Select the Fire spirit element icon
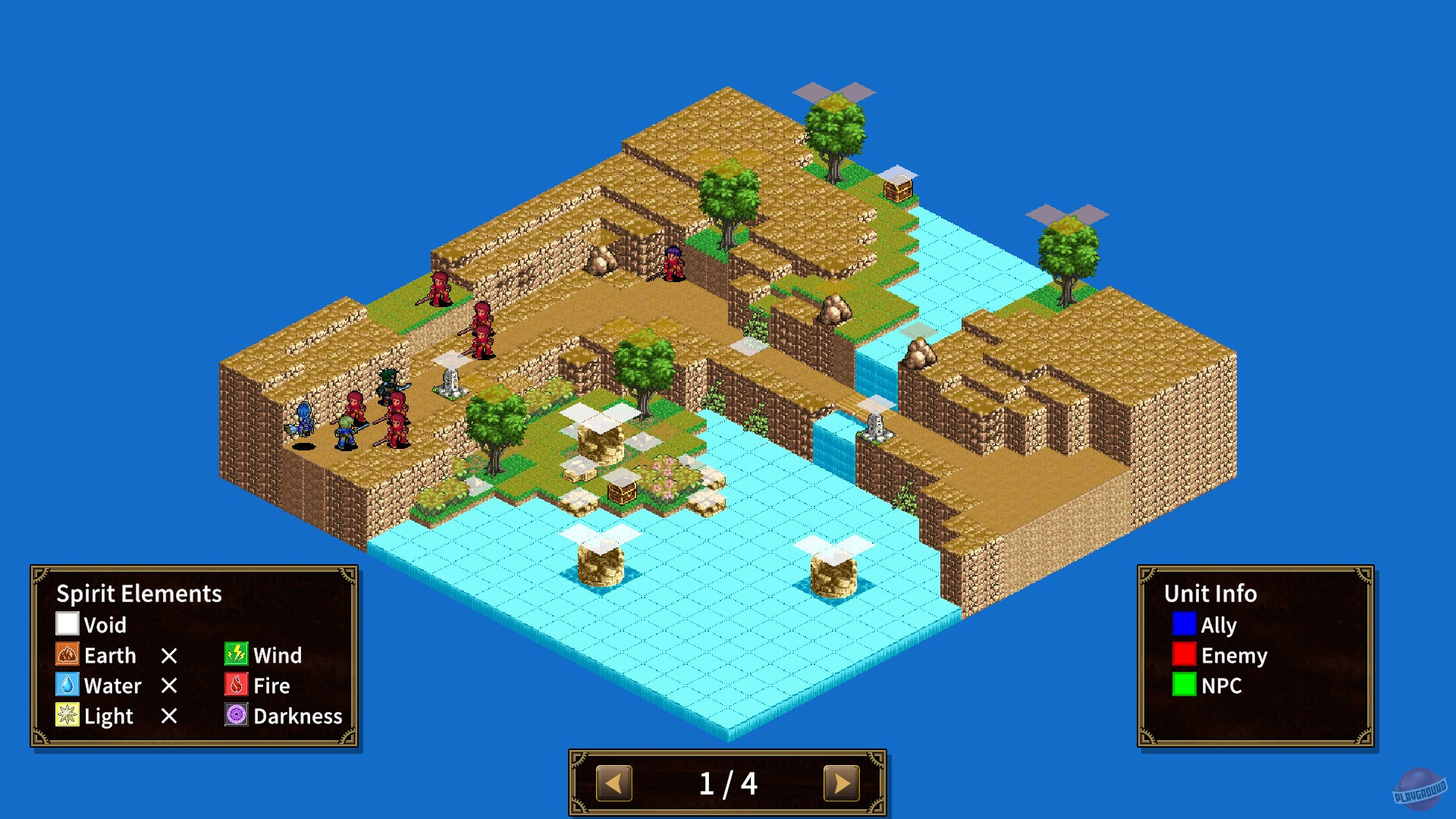This screenshot has width=1456, height=819. [x=236, y=686]
